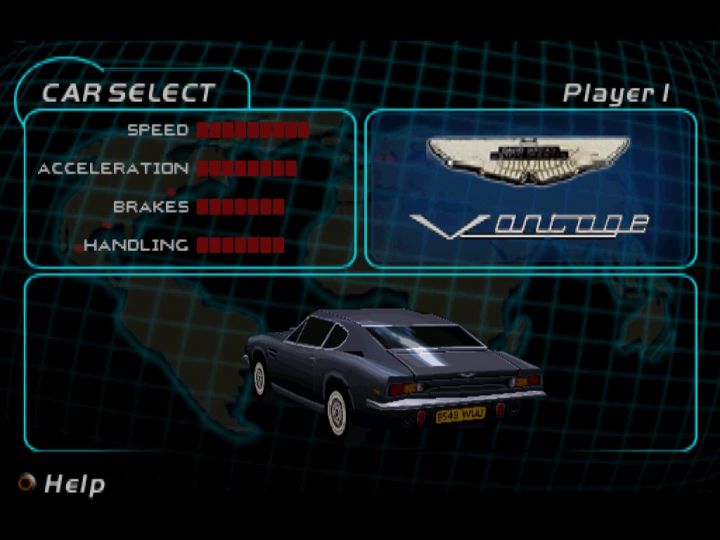Open the Help text label
720x540 pixels.
74,485
